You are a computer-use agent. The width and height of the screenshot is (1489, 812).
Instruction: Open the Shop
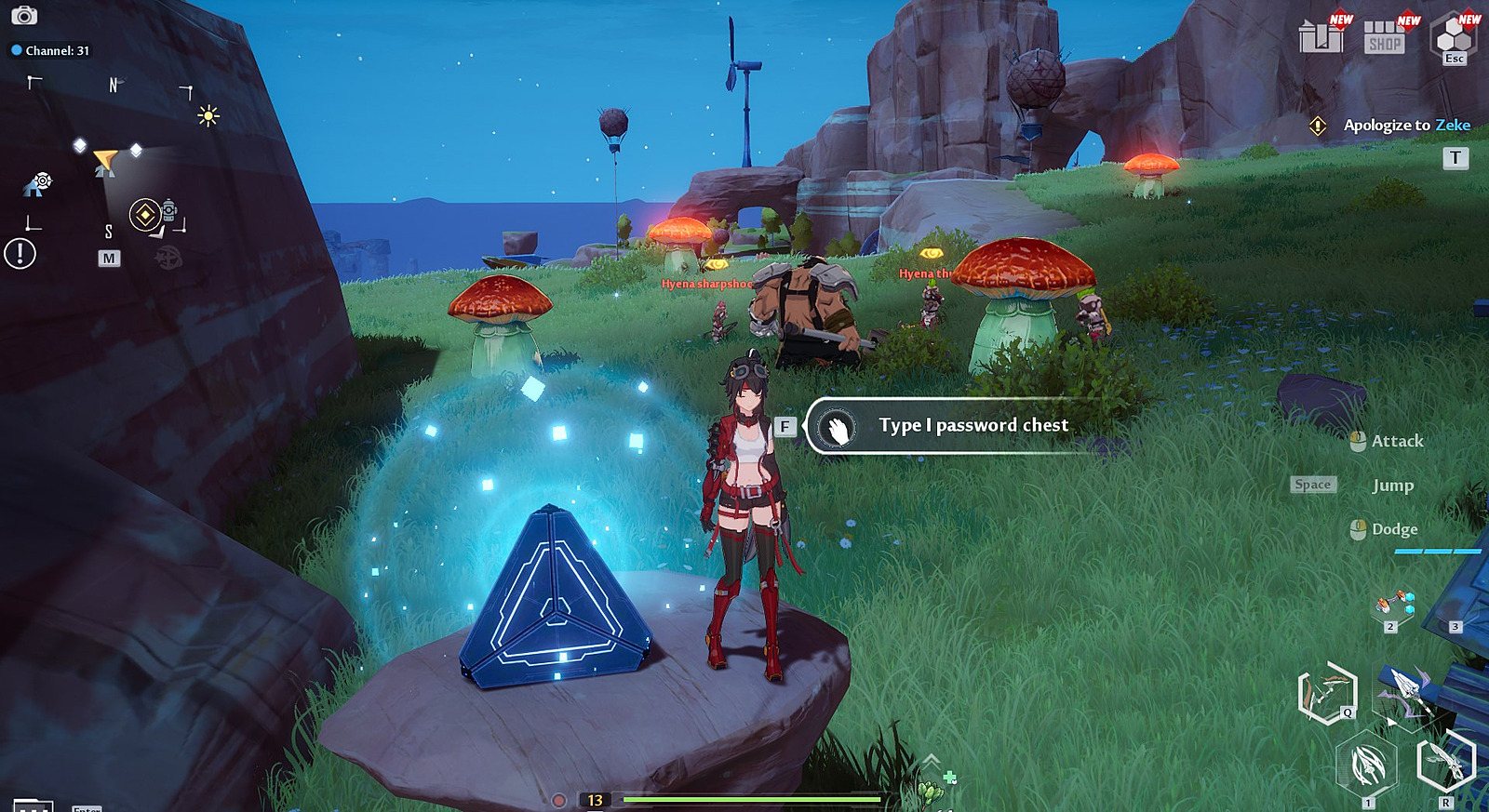click(x=1385, y=37)
